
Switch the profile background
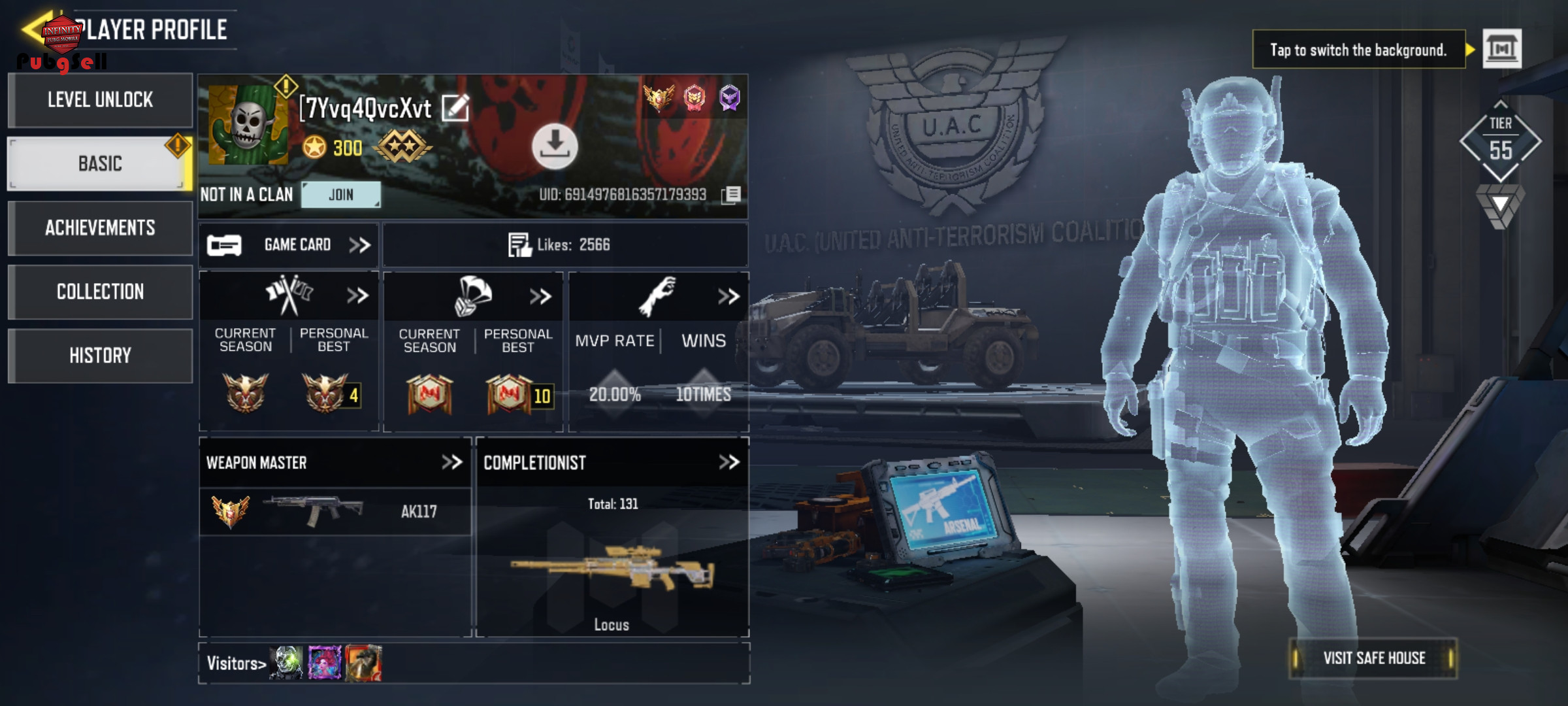tap(1501, 49)
